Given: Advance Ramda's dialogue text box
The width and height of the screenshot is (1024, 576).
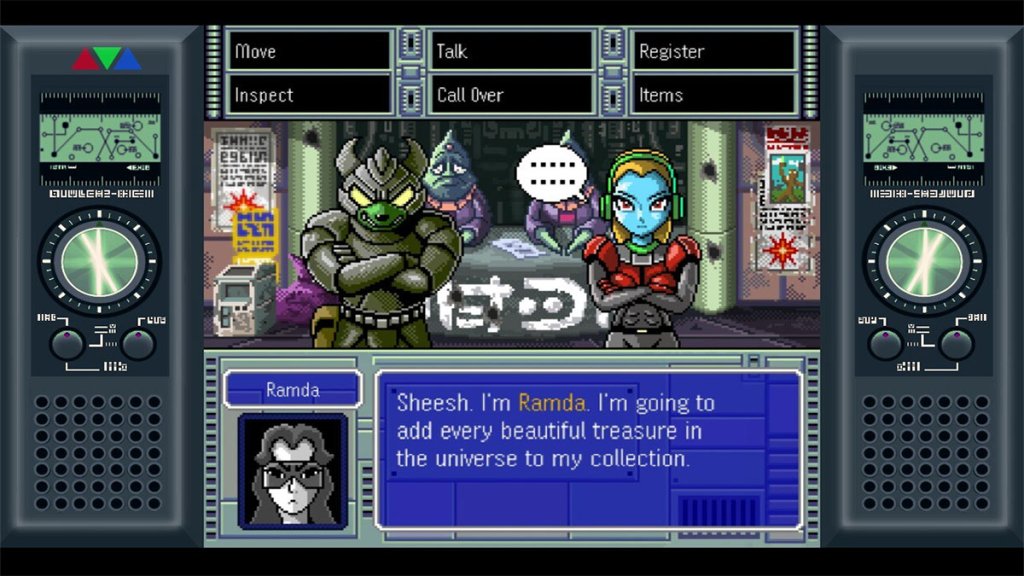Looking at the screenshot, I should 588,449.
